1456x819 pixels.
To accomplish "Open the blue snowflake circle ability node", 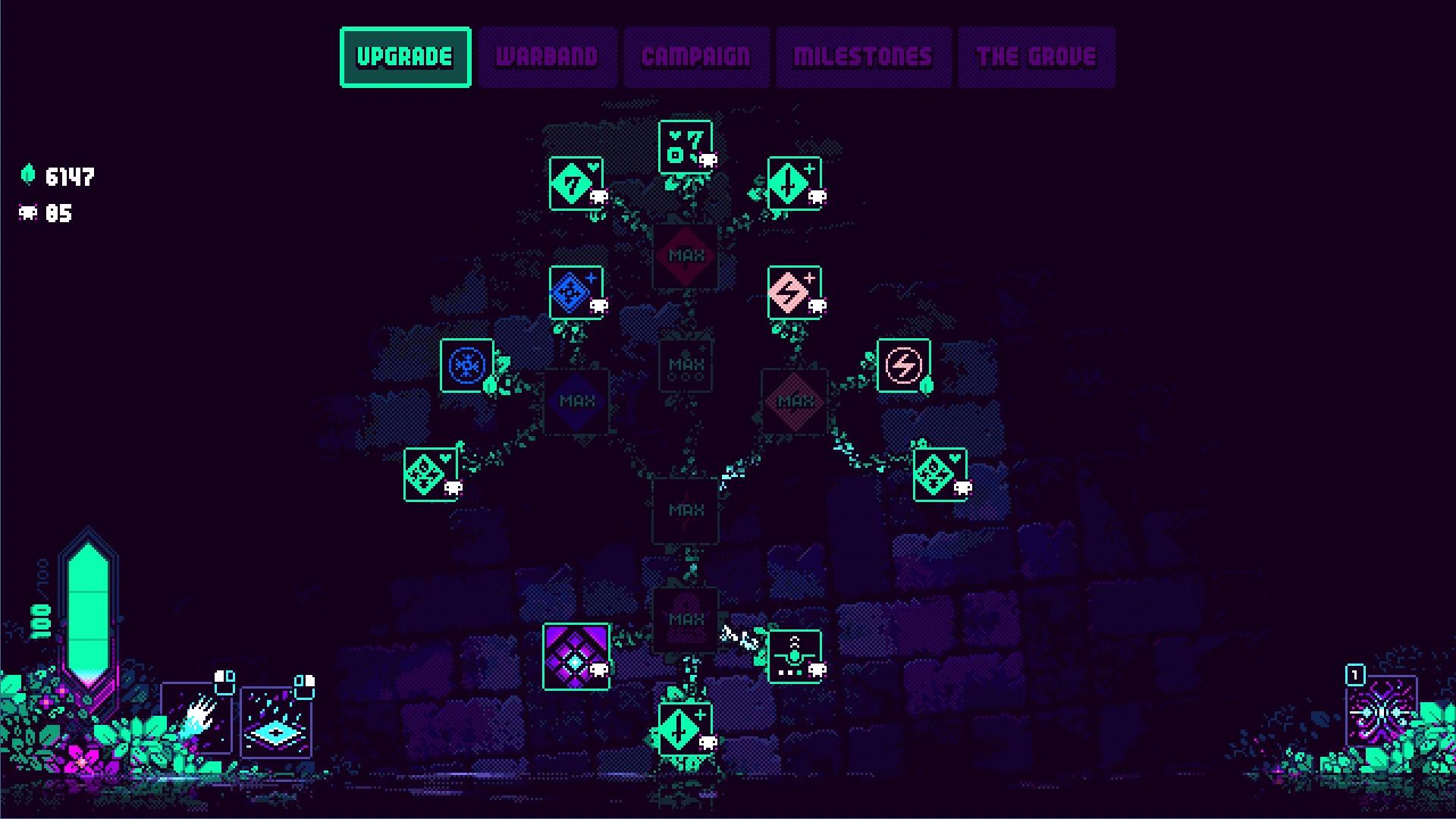I will click(467, 366).
